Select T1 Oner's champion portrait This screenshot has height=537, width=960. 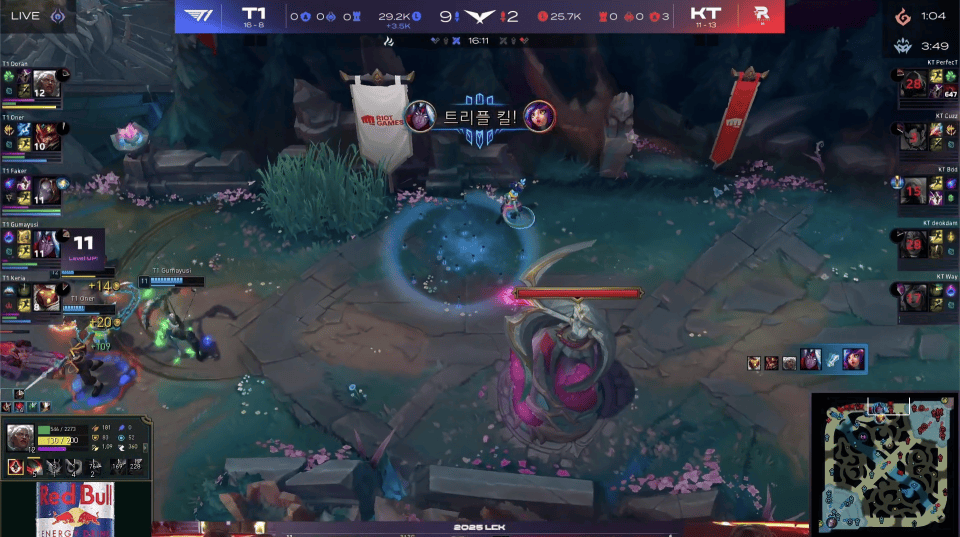(x=45, y=136)
